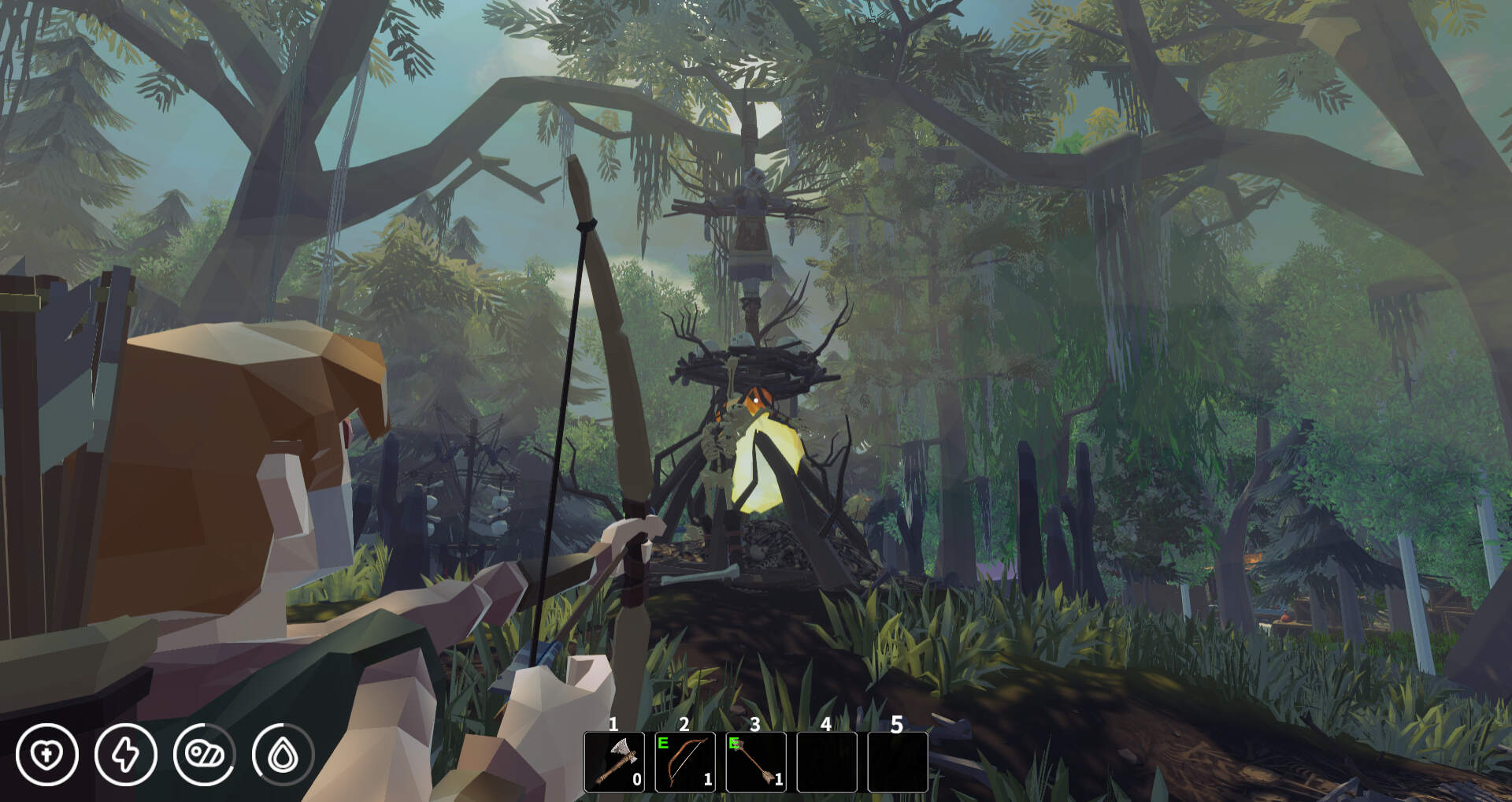
Task: Click the water drop thirst icon
Action: [283, 755]
